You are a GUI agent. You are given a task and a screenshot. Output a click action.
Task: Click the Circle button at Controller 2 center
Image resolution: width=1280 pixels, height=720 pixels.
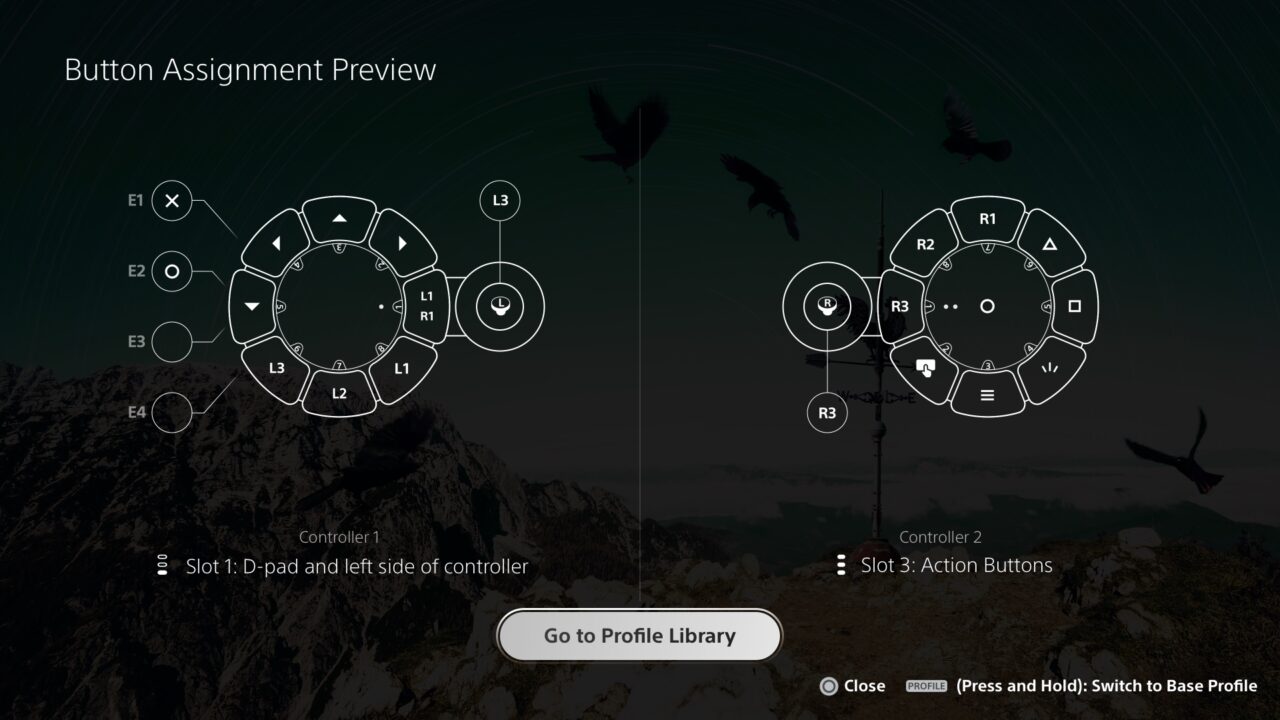(985, 306)
